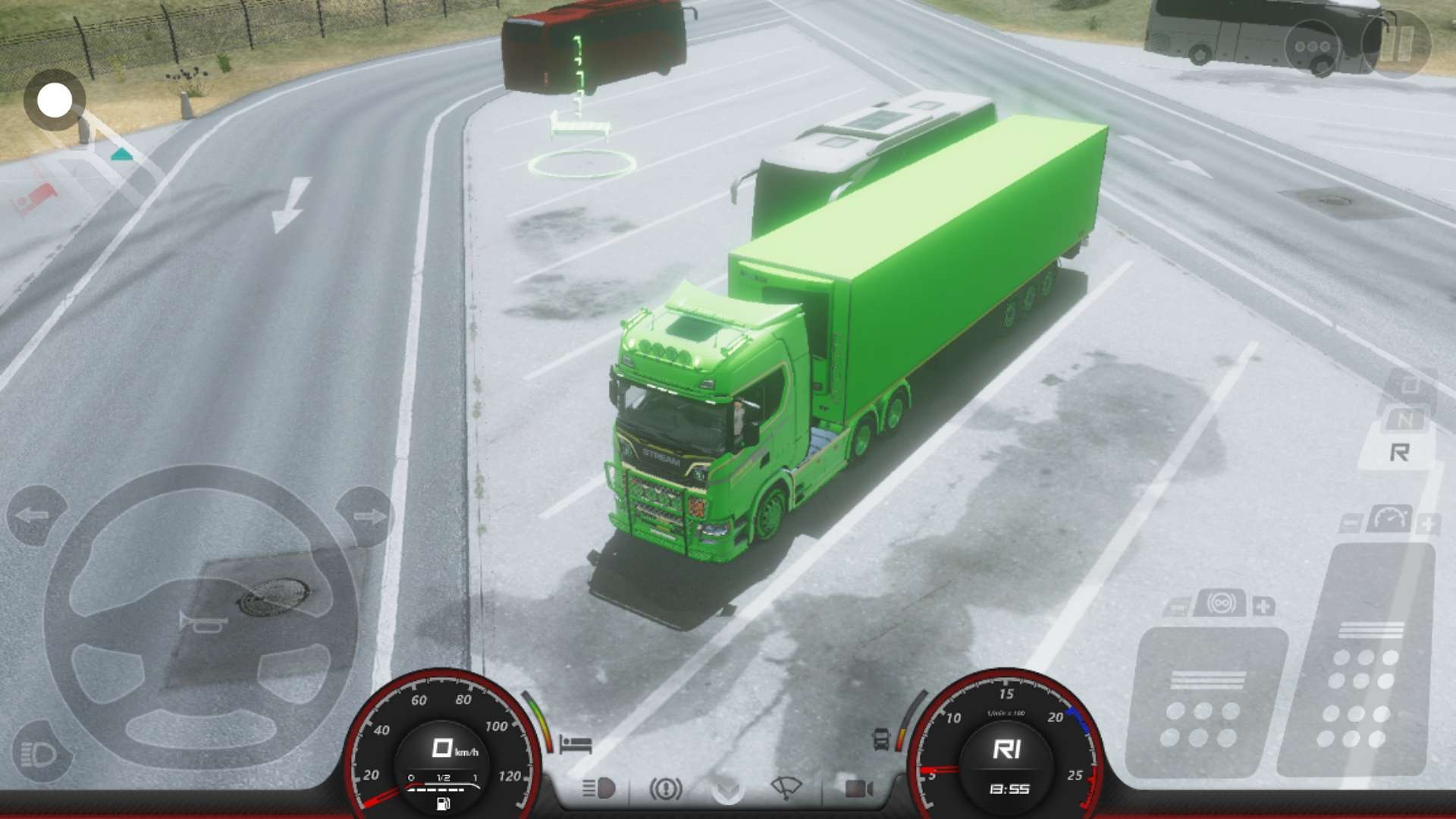This screenshot has width=1456, height=819.
Task: Steer with the right arrow button
Action: 366,516
